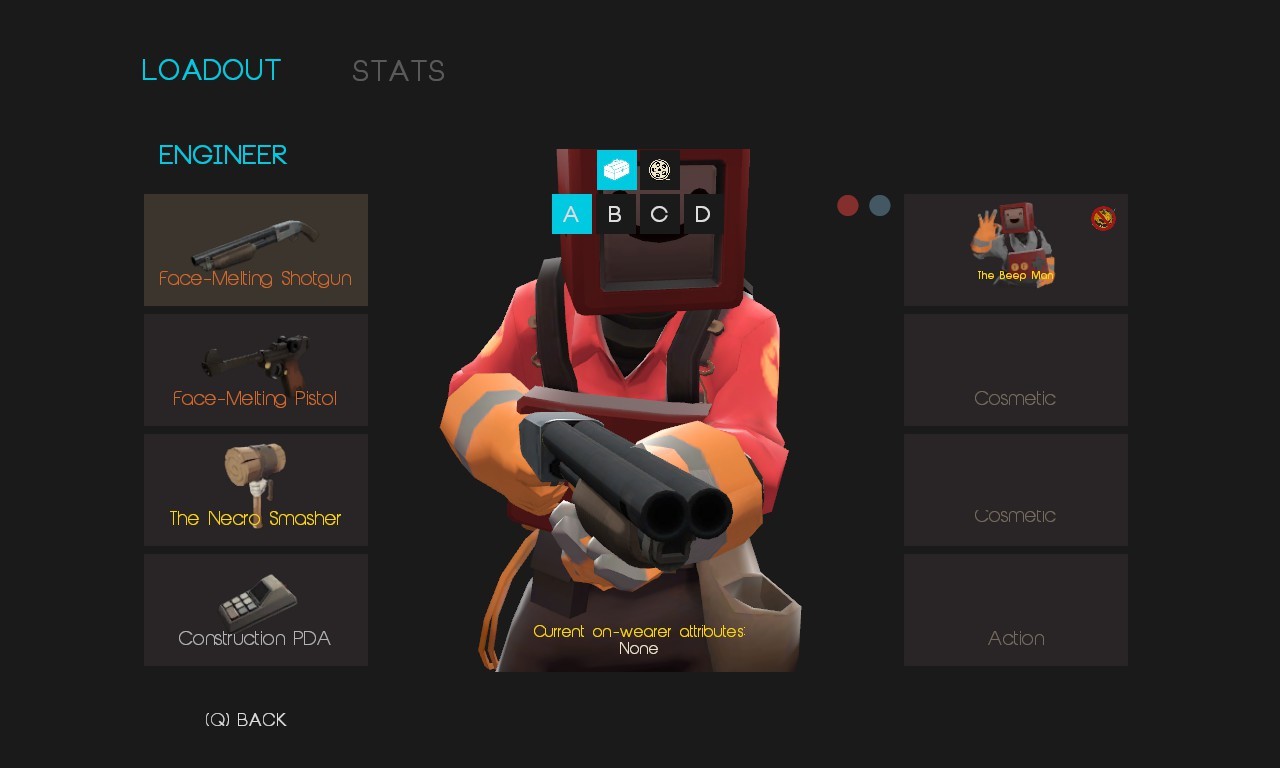This screenshot has height=768, width=1280.
Task: Click the ENGINEER class heading
Action: click(221, 155)
